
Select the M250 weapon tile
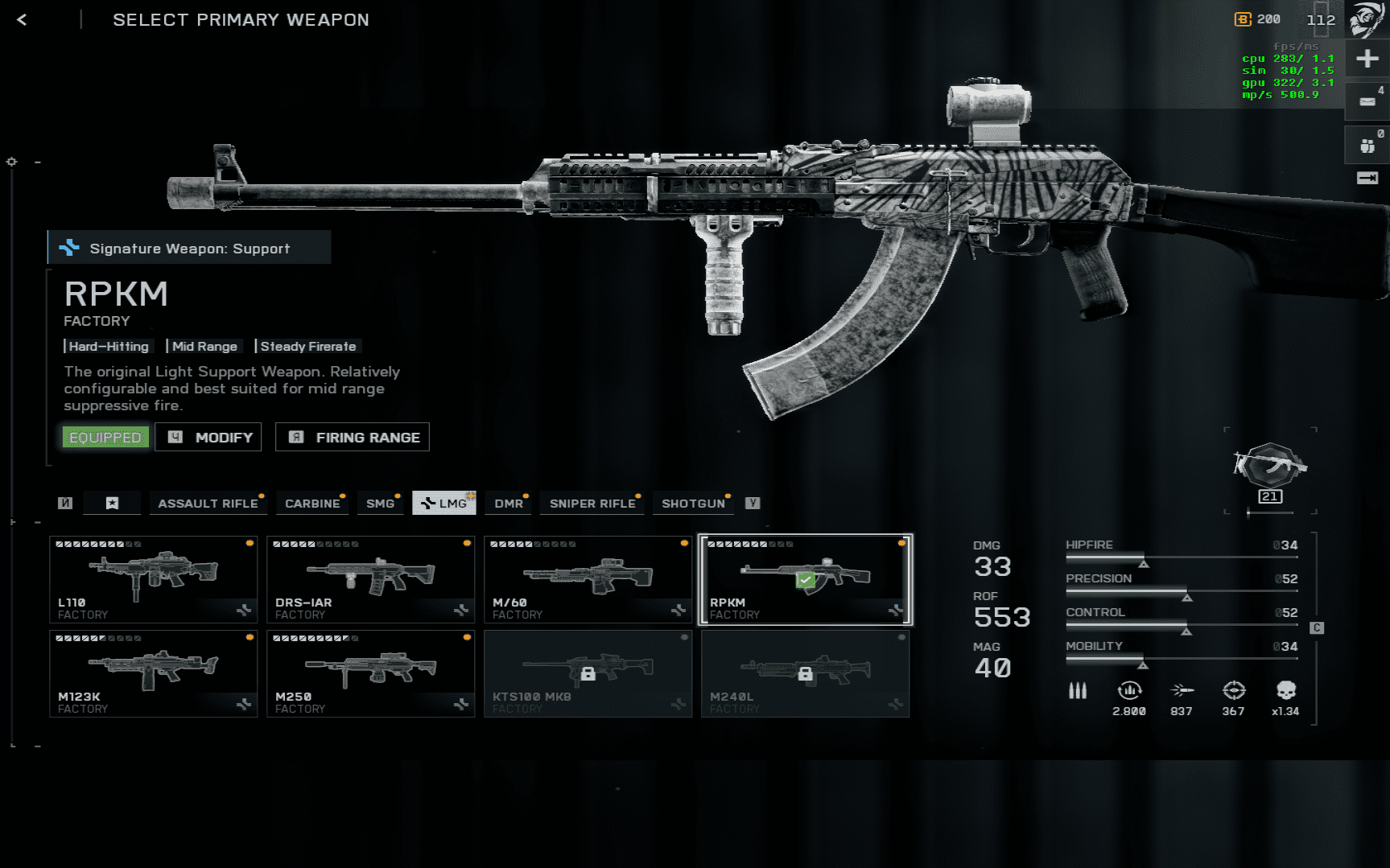(x=371, y=673)
